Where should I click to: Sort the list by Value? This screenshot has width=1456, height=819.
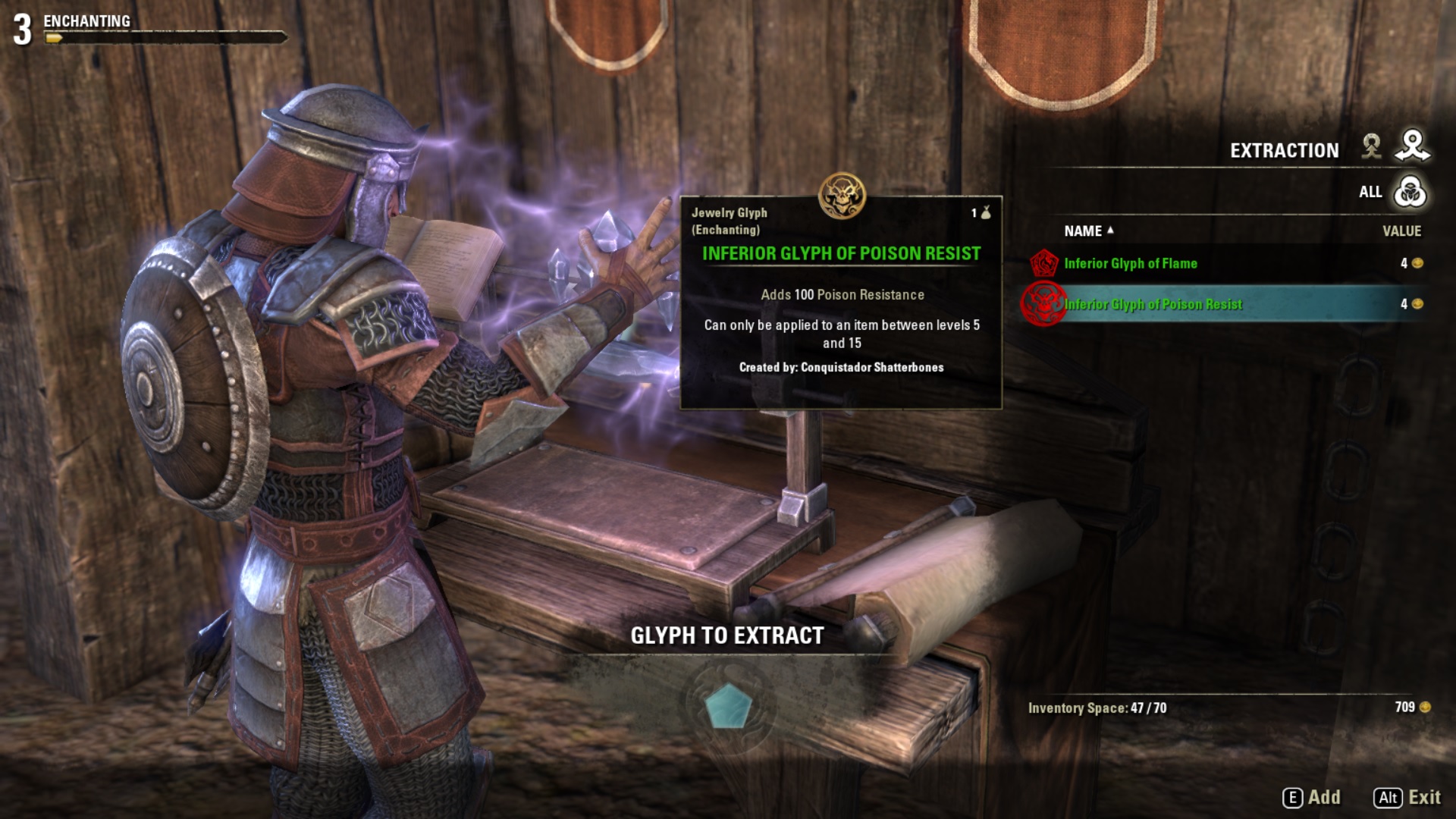1401,231
